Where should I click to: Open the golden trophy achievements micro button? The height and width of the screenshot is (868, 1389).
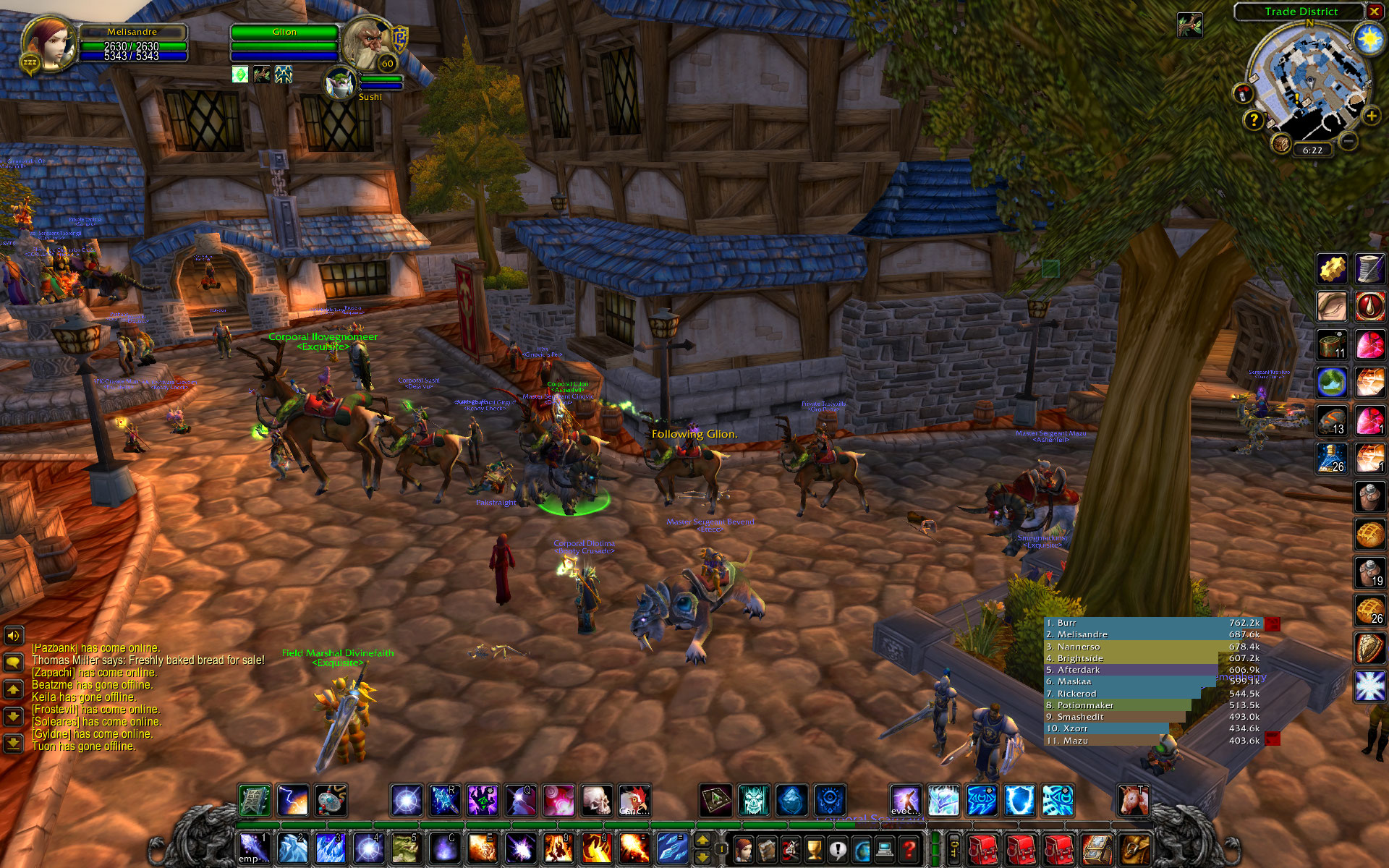tap(814, 848)
